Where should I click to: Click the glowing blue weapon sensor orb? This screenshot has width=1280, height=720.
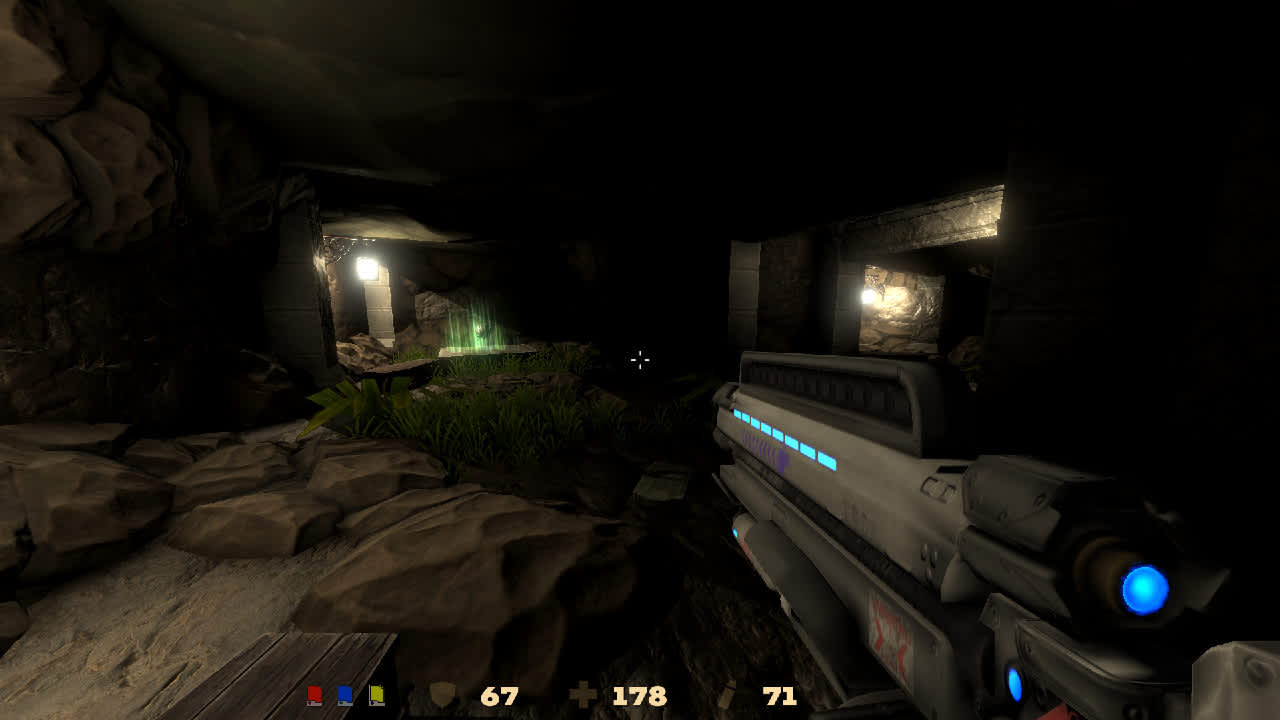1143,586
